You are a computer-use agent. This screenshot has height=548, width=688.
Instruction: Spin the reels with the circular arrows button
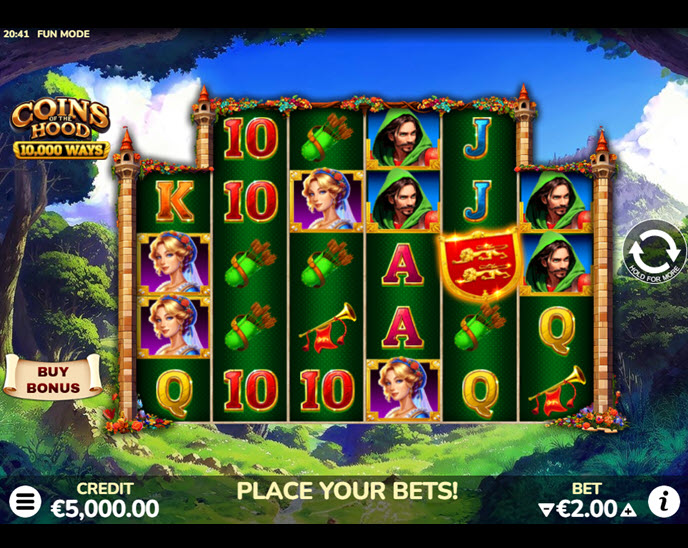(x=655, y=250)
